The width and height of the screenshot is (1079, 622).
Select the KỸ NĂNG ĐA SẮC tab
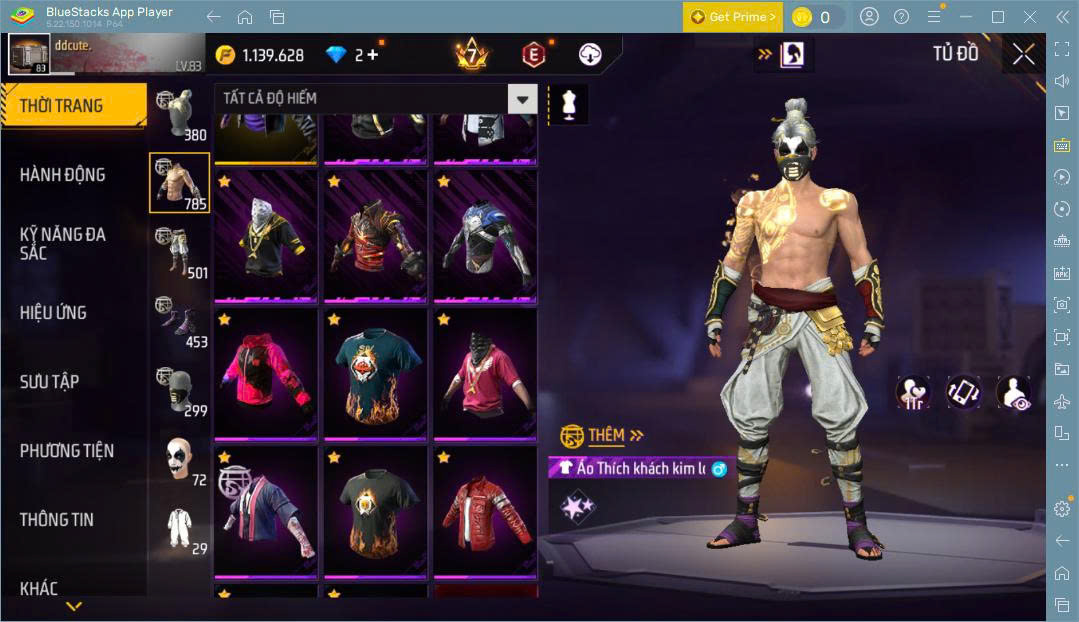pyautogui.click(x=62, y=243)
